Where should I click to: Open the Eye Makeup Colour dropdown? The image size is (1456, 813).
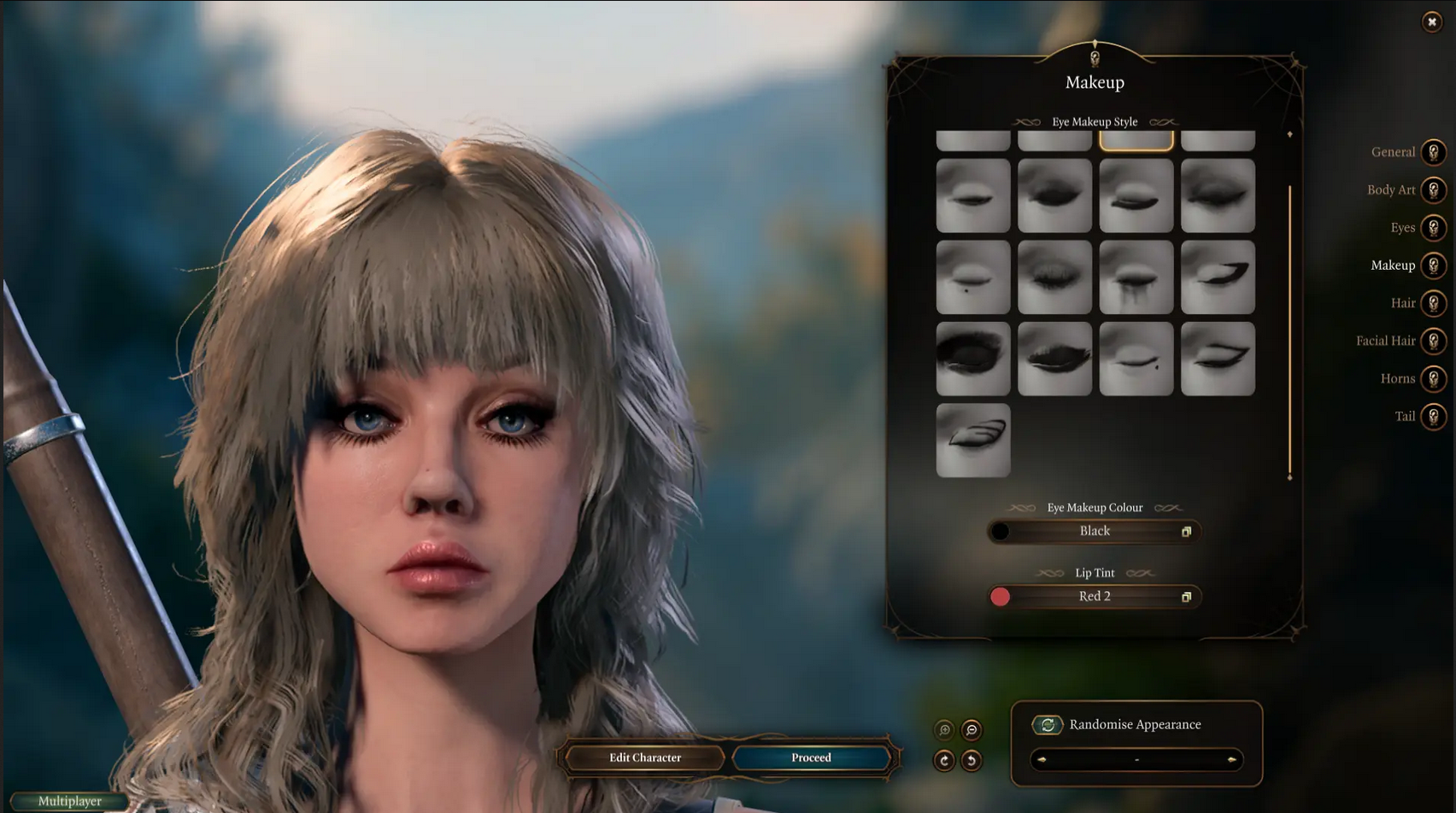tap(1095, 531)
